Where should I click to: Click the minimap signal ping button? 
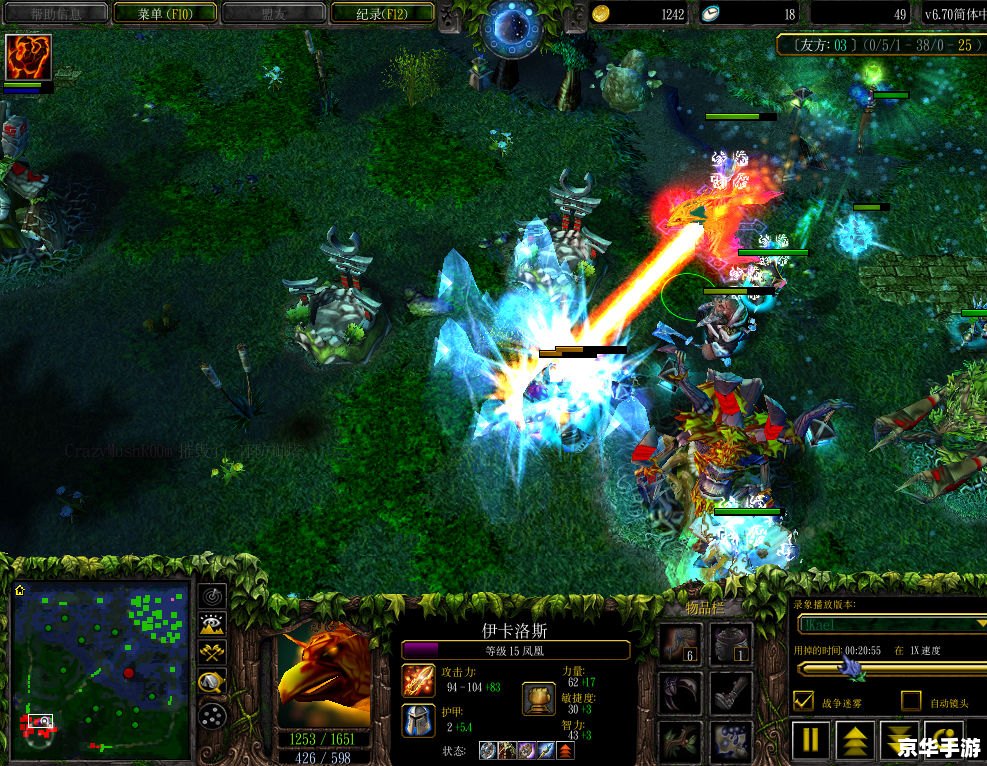point(212,596)
